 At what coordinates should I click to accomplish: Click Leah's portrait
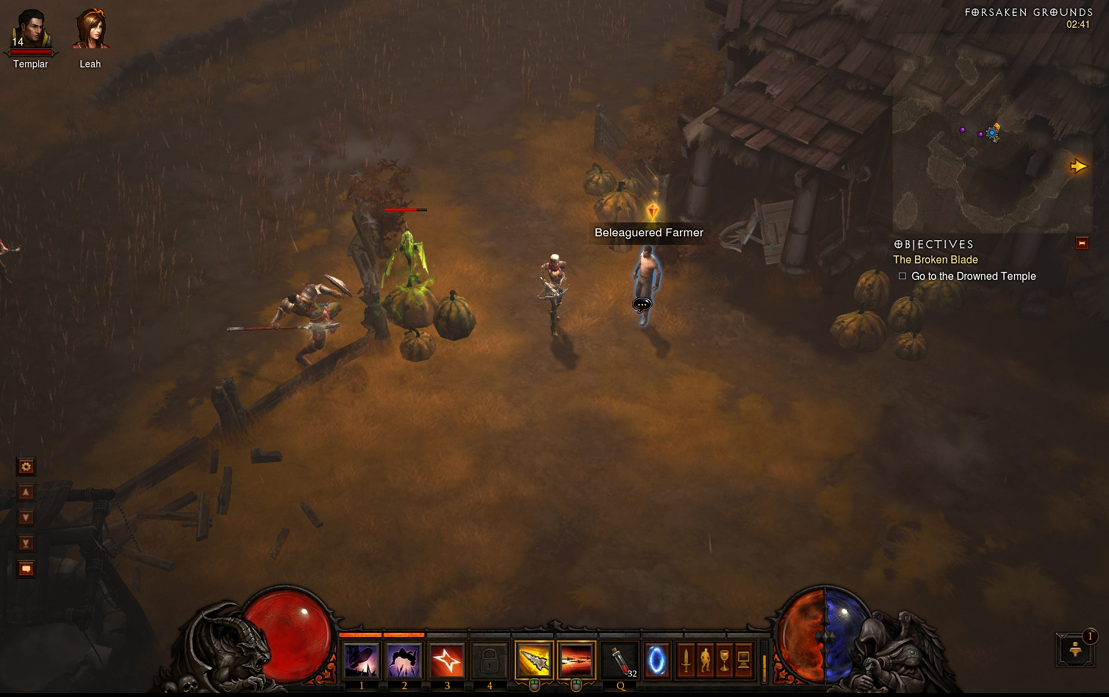[x=90, y=31]
